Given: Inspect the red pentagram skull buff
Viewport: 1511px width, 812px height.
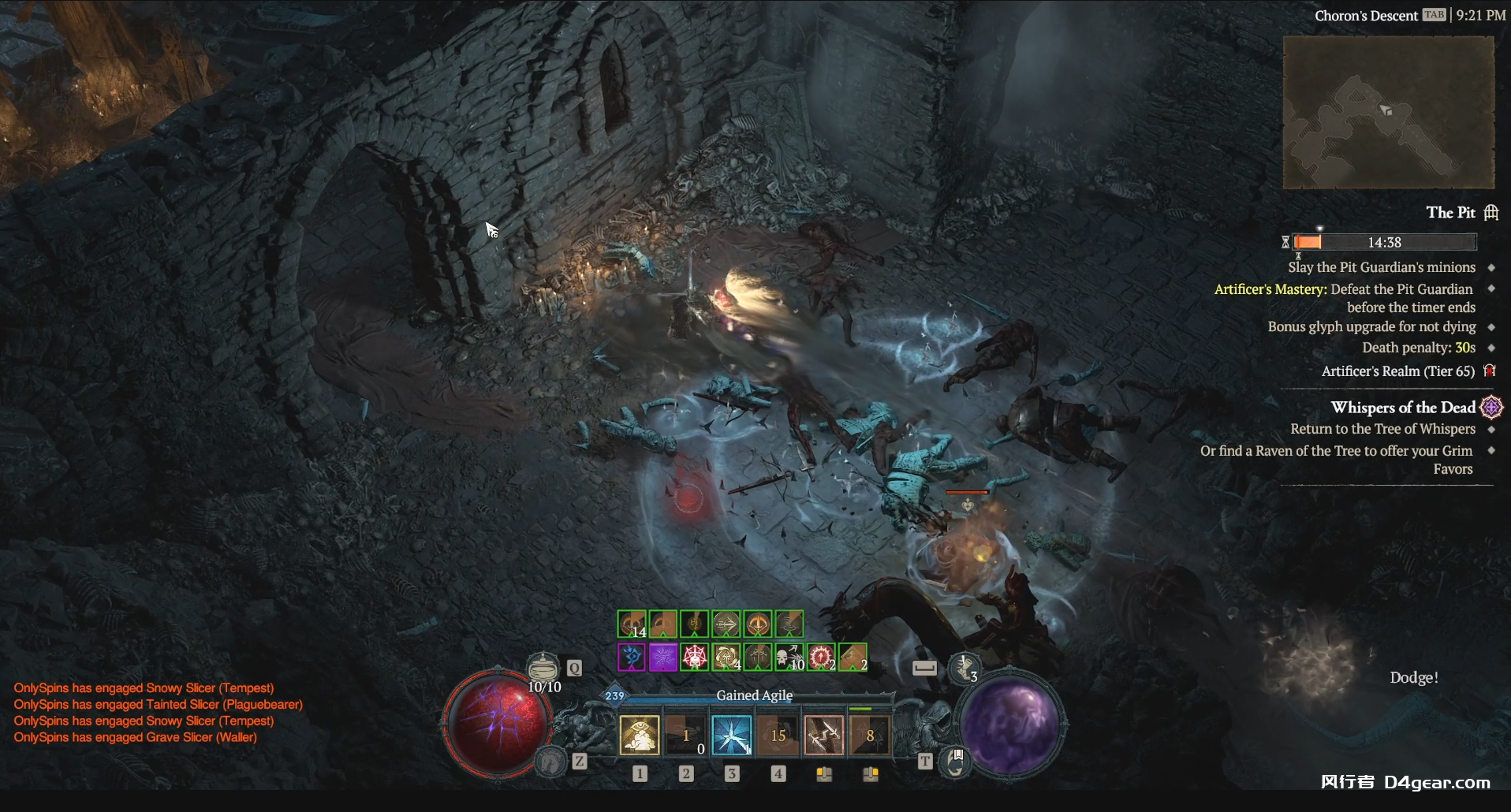Looking at the screenshot, I should coord(694,657).
